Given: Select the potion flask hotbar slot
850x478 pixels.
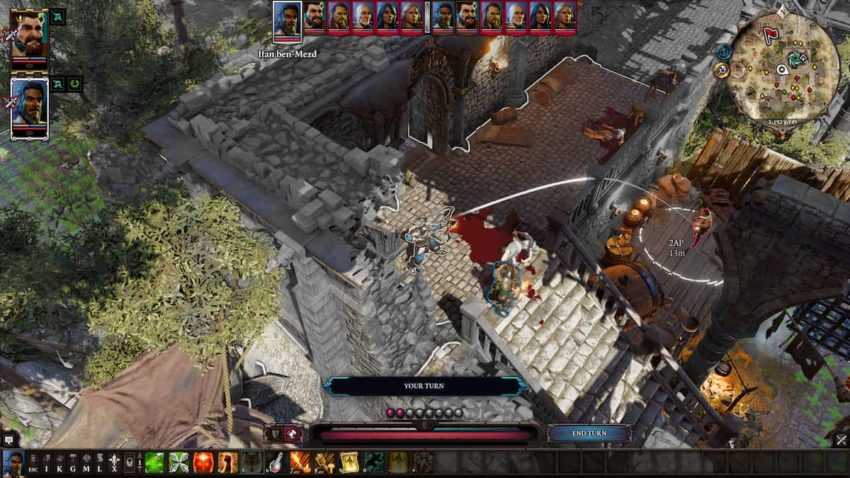Looking at the screenshot, I should click(275, 462).
